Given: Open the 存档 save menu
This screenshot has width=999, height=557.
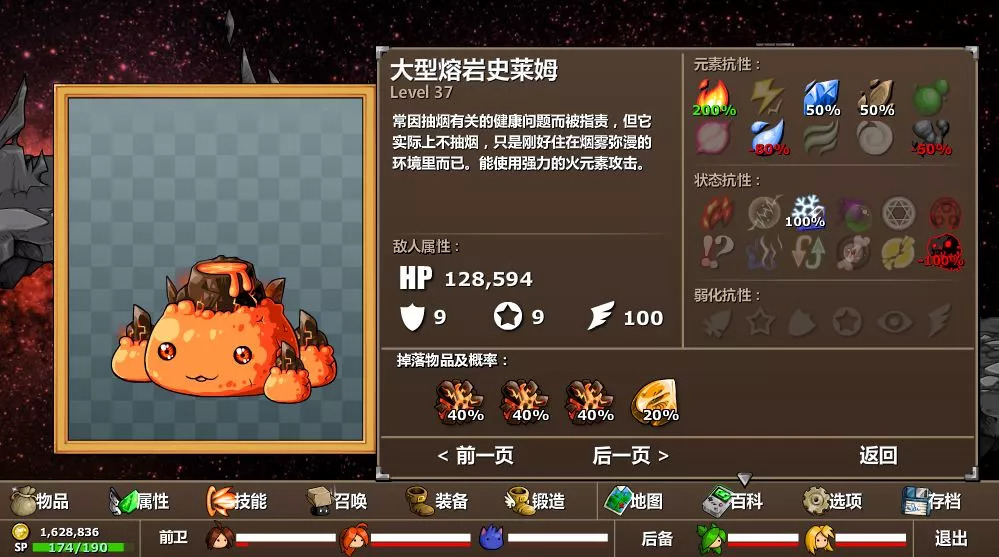Looking at the screenshot, I should pyautogui.click(x=931, y=501).
